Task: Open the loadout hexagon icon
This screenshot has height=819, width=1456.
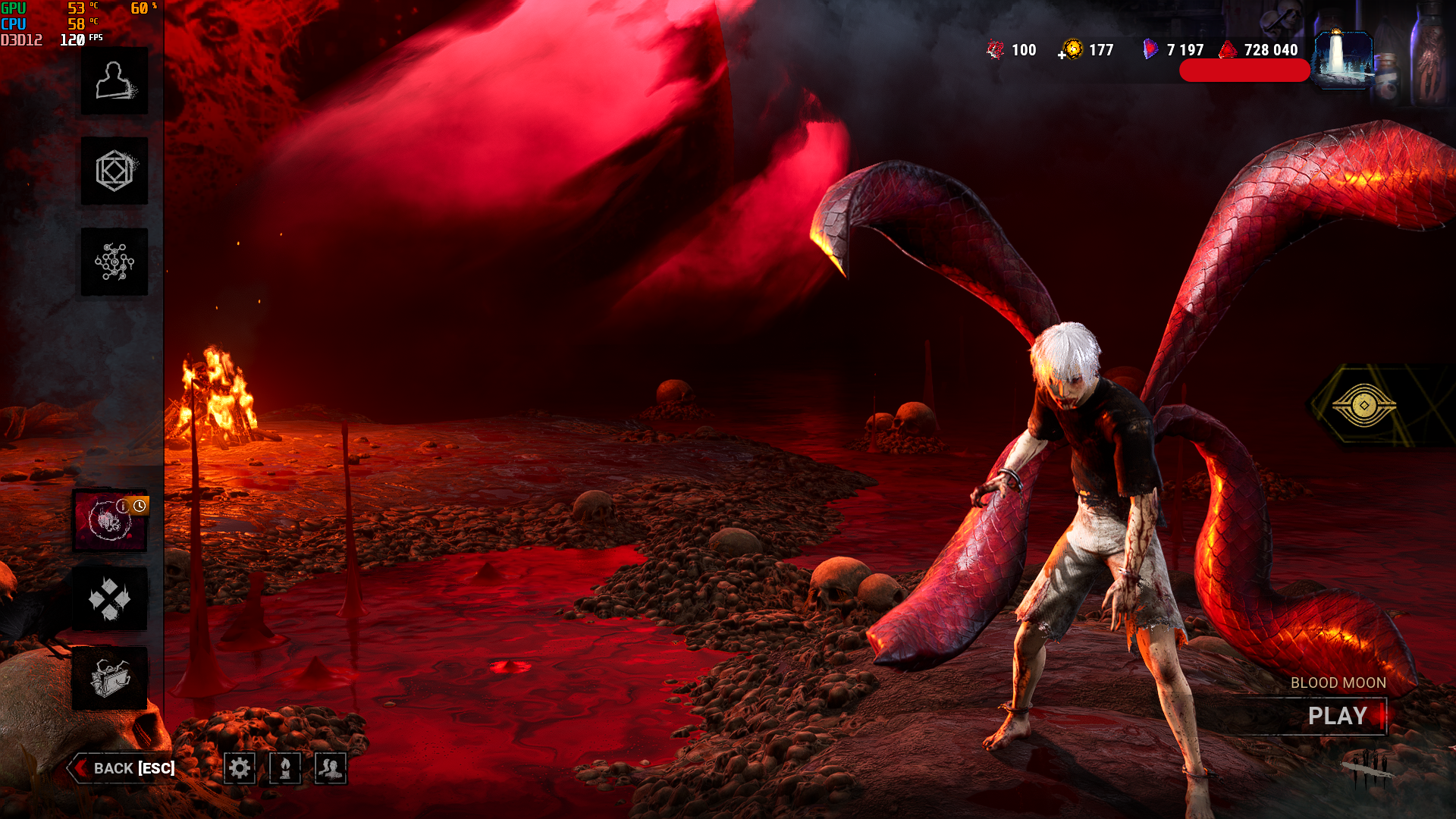Action: click(x=115, y=171)
